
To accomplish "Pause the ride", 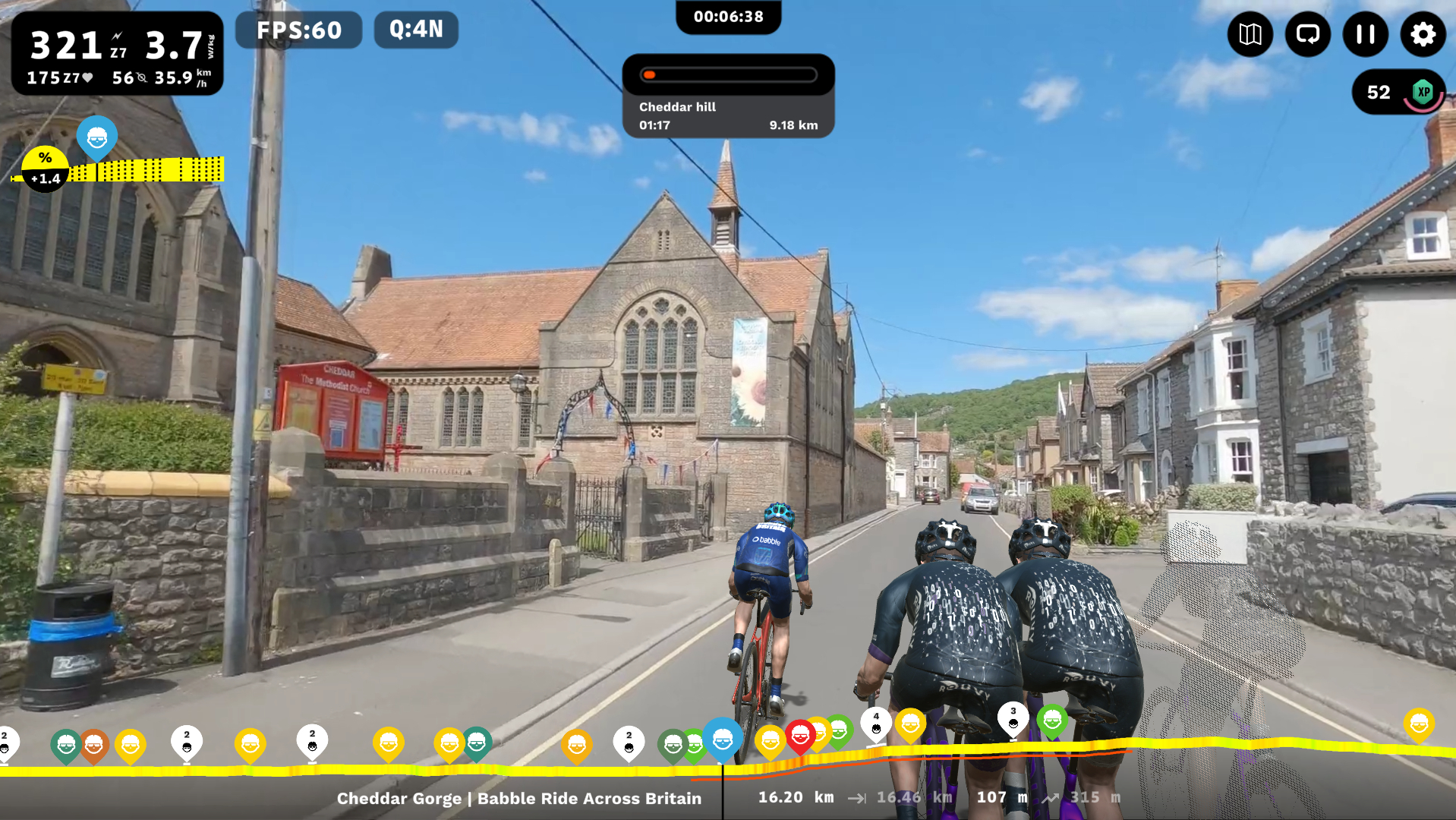I will click(x=1365, y=34).
